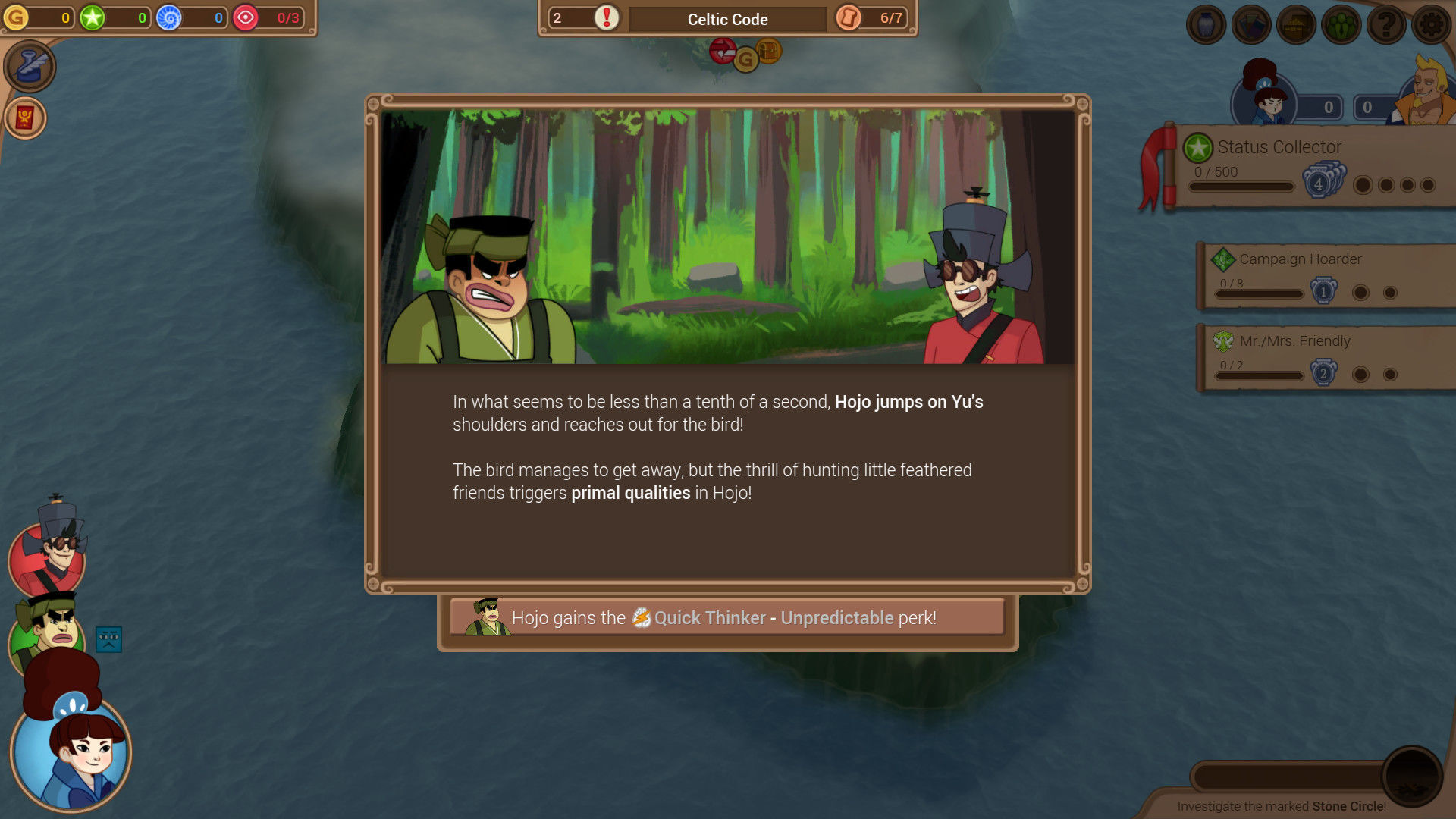Open the blue vase icon
Screen dimensions: 1456x819
click(x=1206, y=25)
